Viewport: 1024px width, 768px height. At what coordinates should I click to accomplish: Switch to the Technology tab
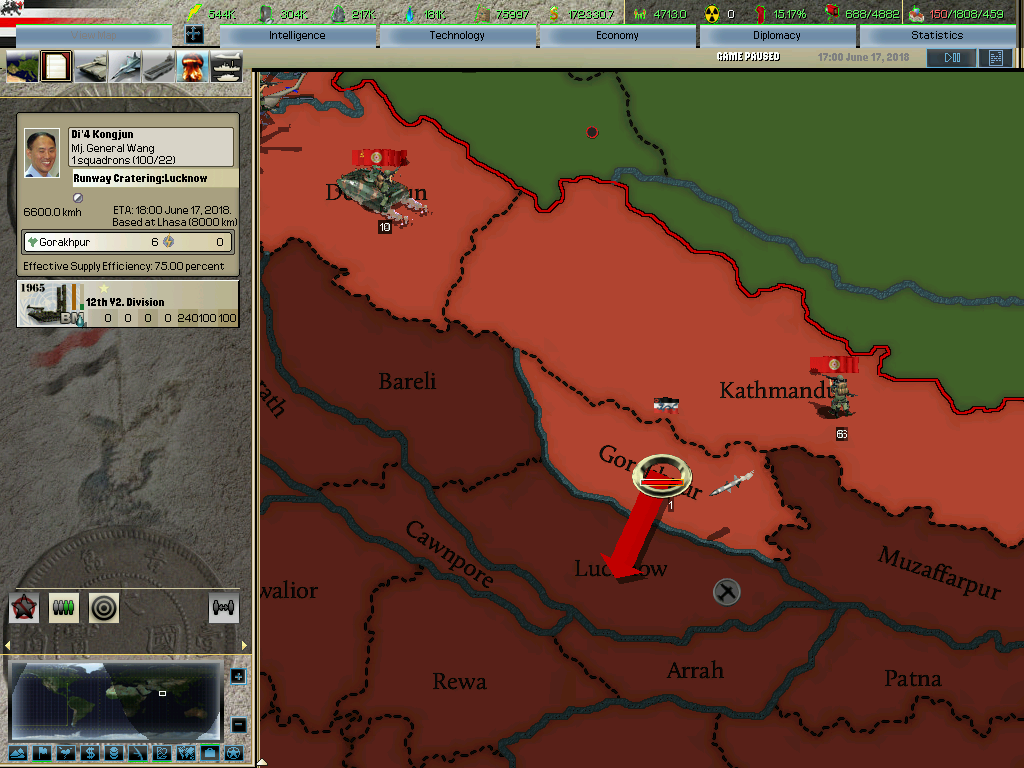(x=457, y=35)
